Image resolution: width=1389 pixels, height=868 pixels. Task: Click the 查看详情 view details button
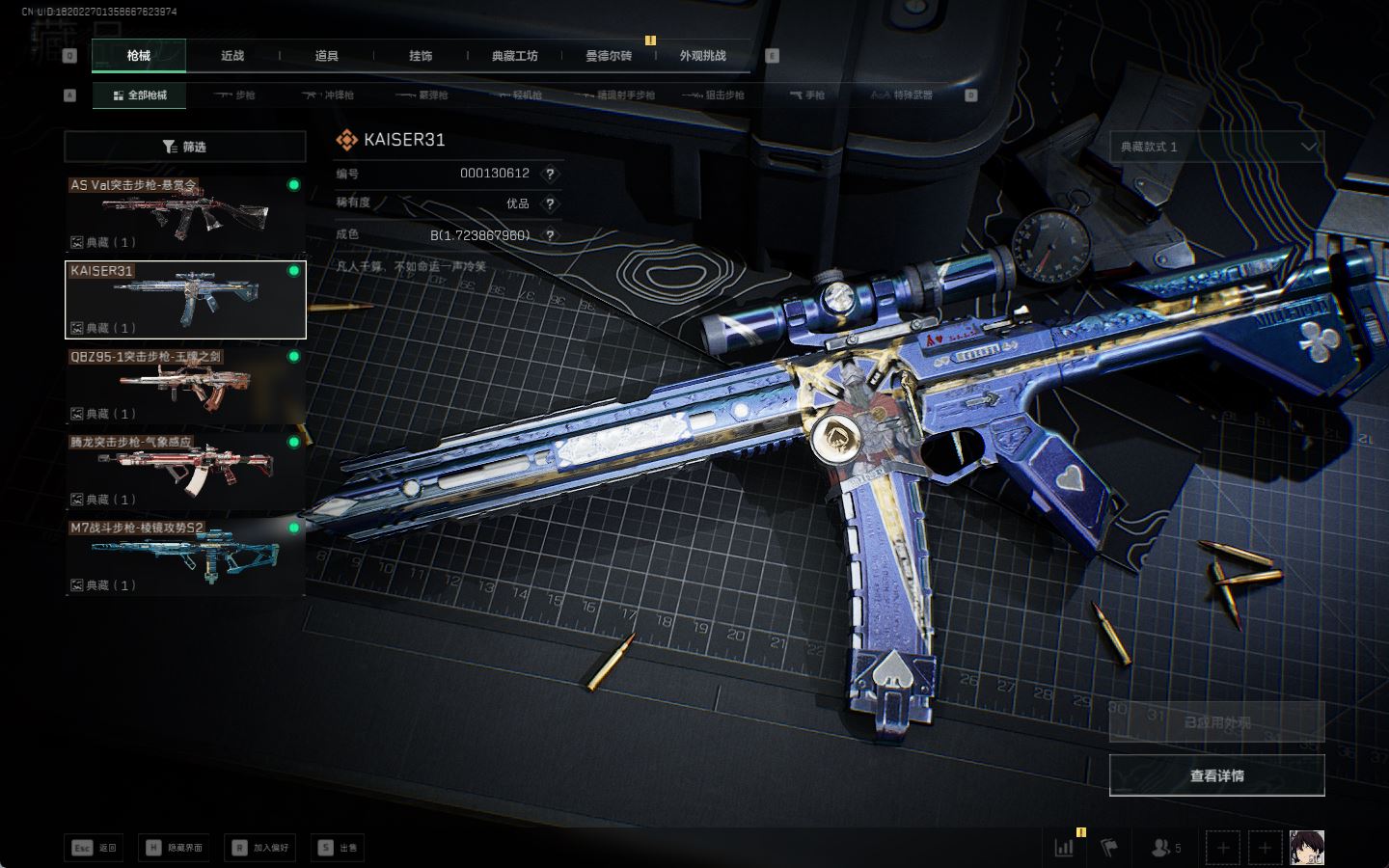(x=1216, y=775)
